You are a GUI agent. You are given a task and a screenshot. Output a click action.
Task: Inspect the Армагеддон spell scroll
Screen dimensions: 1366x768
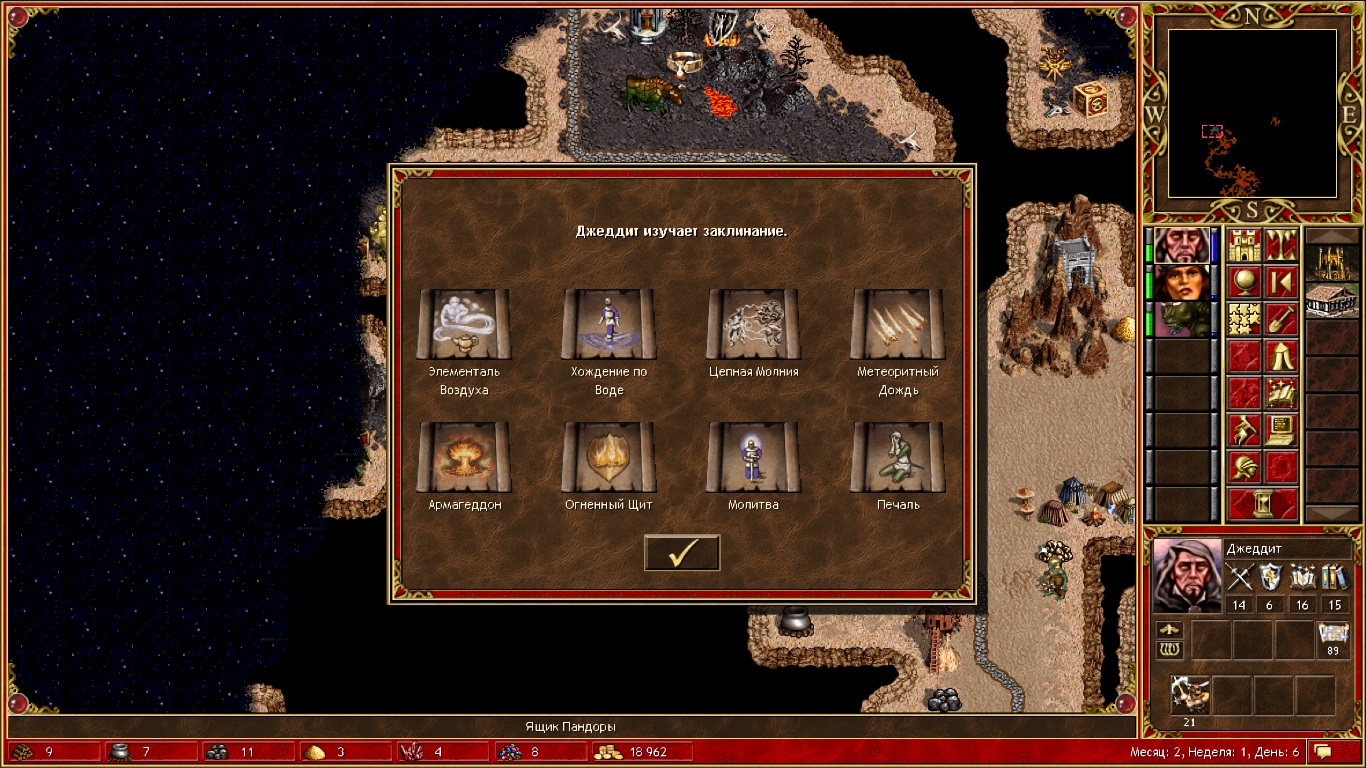[463, 457]
